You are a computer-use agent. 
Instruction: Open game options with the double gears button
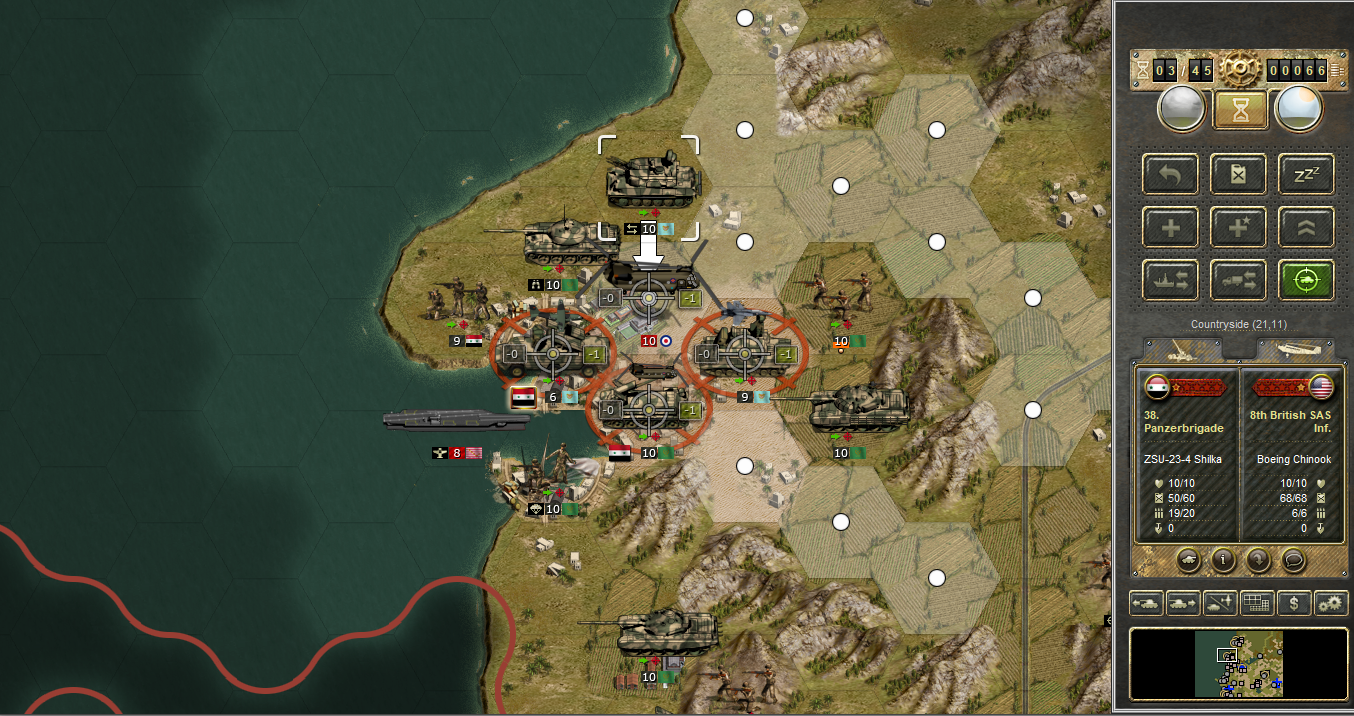click(x=1331, y=603)
